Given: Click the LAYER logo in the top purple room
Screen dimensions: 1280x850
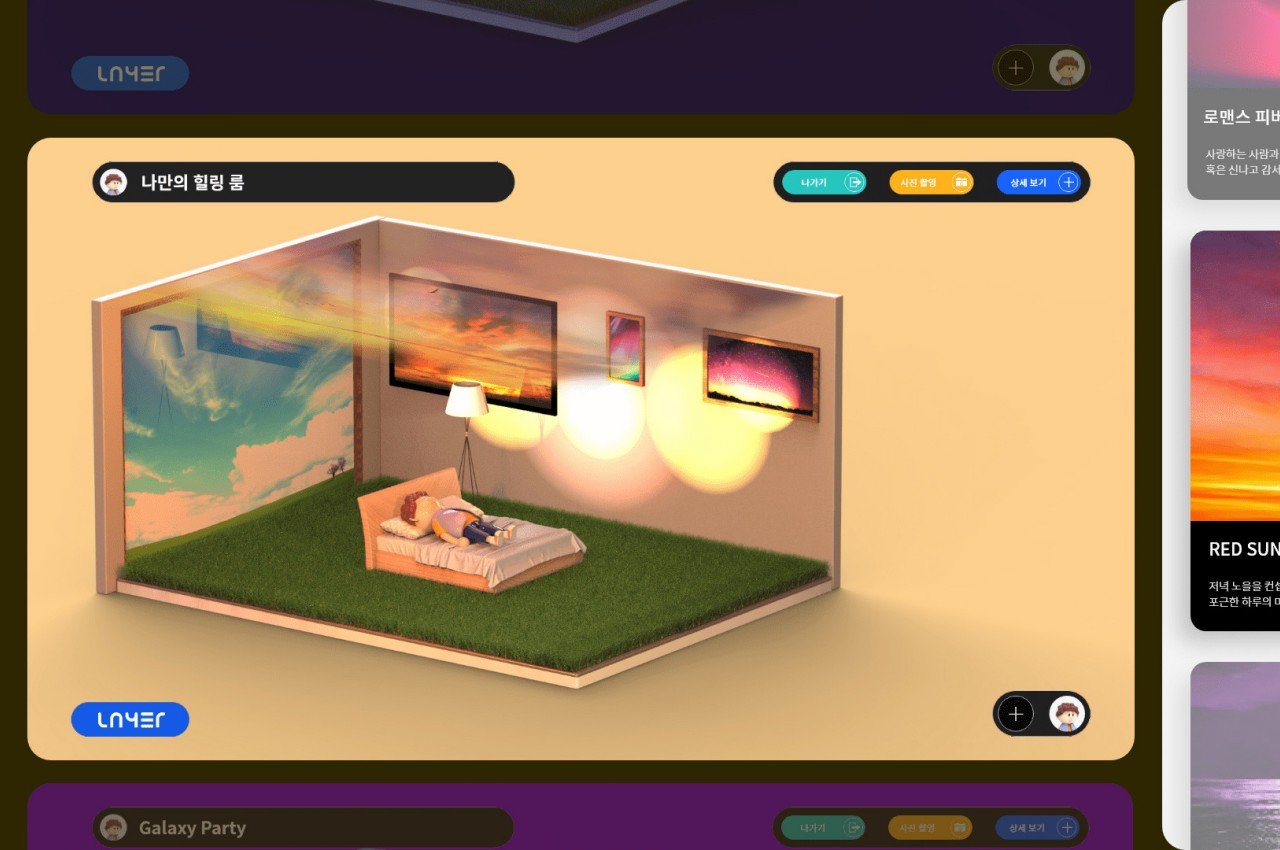Looking at the screenshot, I should coord(130,73).
